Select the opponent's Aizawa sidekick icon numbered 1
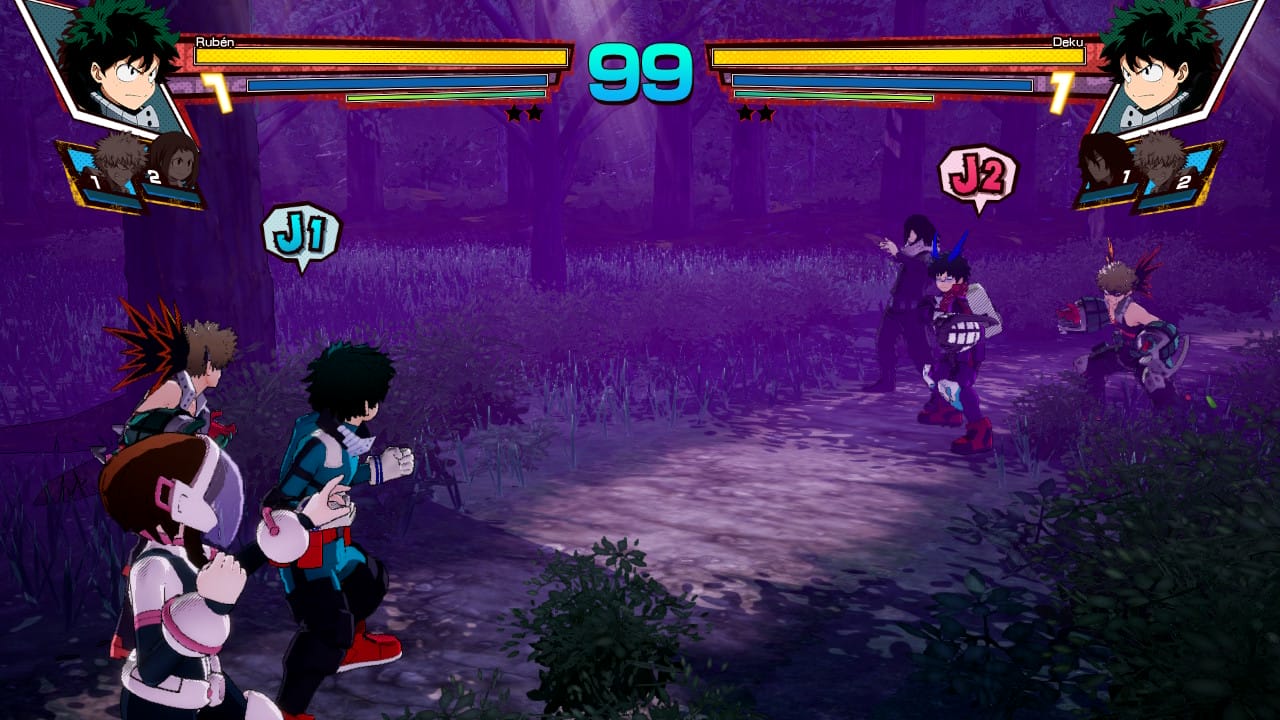The image size is (1280, 720). [x=1107, y=168]
